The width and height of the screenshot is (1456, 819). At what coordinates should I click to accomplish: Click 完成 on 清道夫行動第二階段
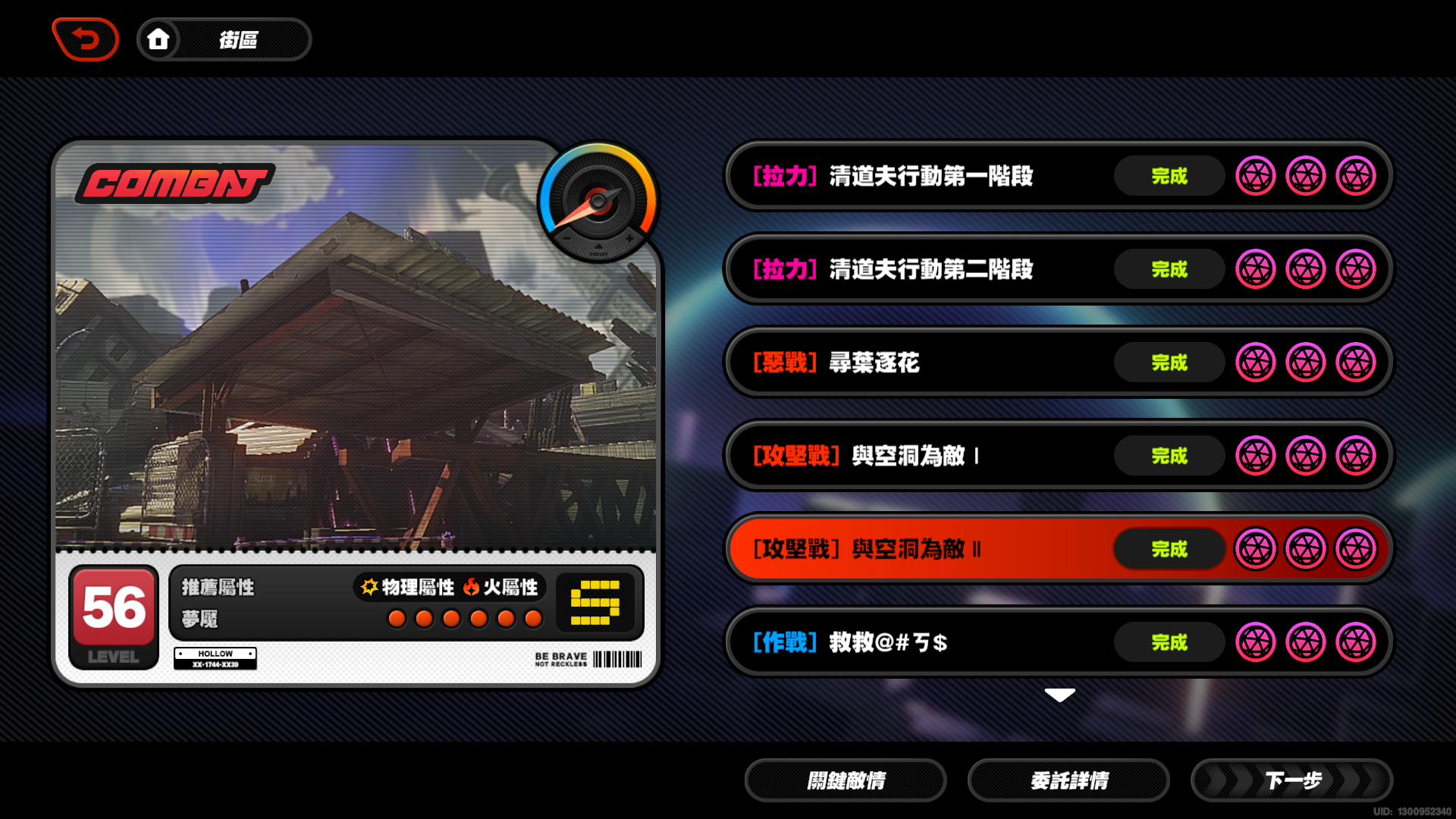(1169, 269)
